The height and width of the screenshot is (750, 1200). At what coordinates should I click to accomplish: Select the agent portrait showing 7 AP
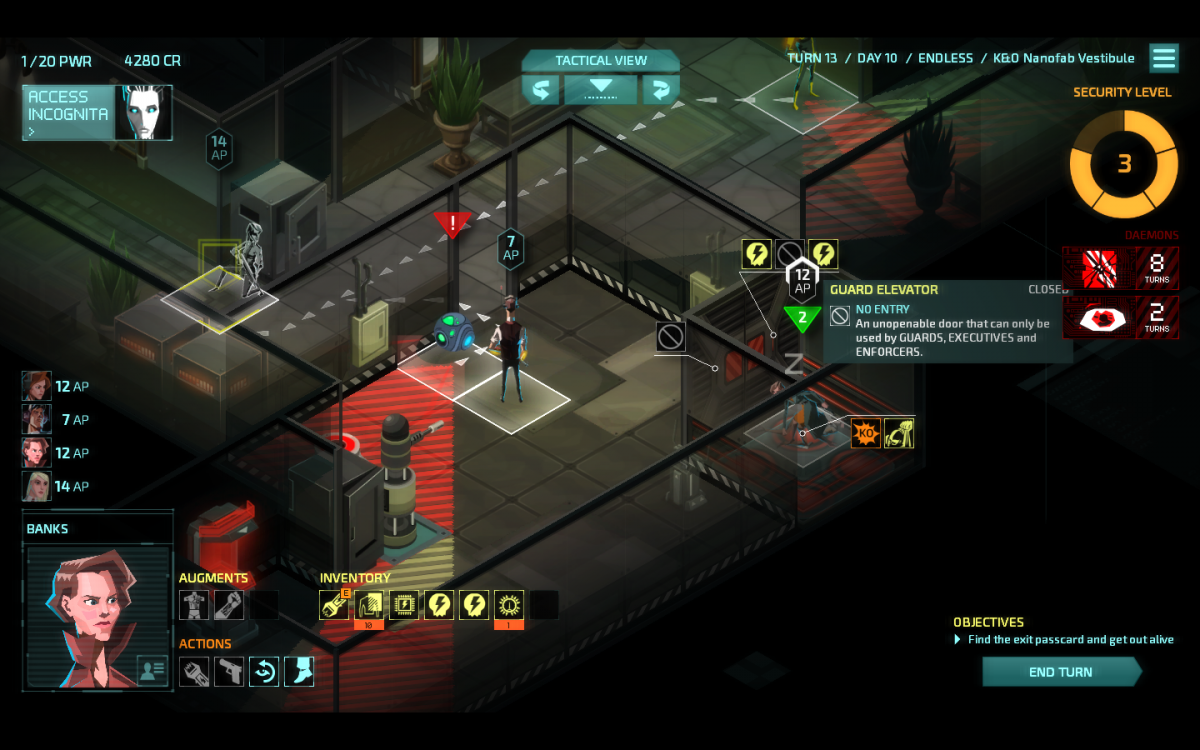click(x=37, y=419)
